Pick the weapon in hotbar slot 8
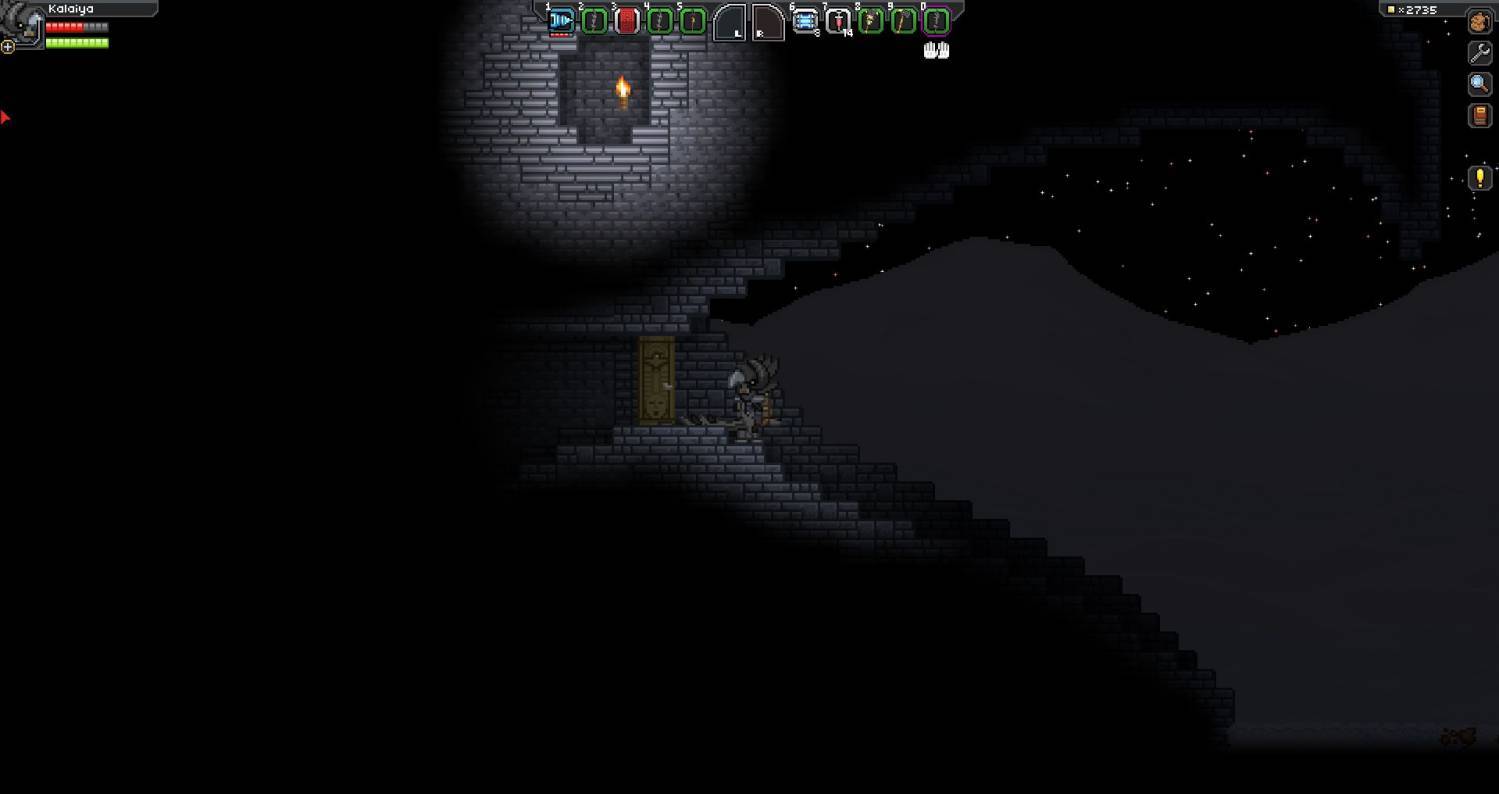This screenshot has width=1499, height=794. point(871,20)
